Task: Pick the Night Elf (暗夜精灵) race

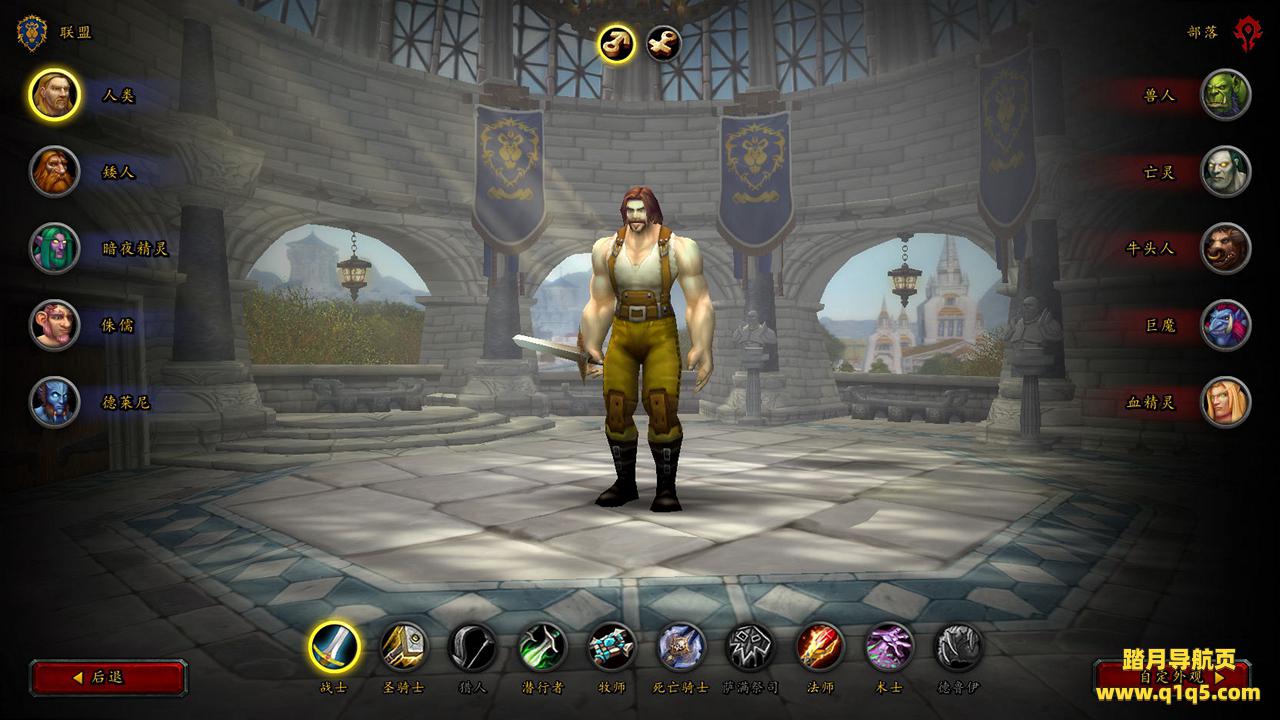Action: [54, 248]
